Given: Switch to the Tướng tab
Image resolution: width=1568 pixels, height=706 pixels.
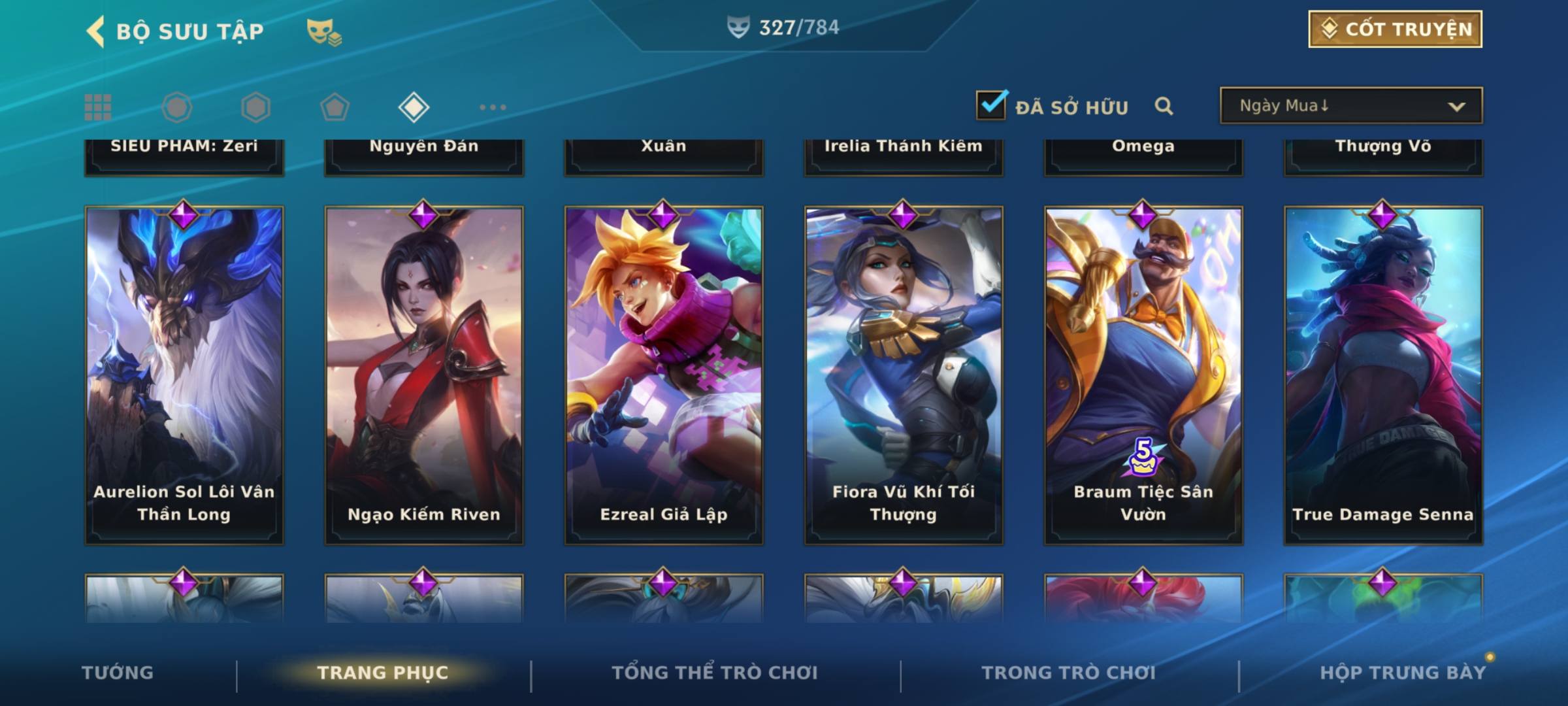Looking at the screenshot, I should (118, 673).
